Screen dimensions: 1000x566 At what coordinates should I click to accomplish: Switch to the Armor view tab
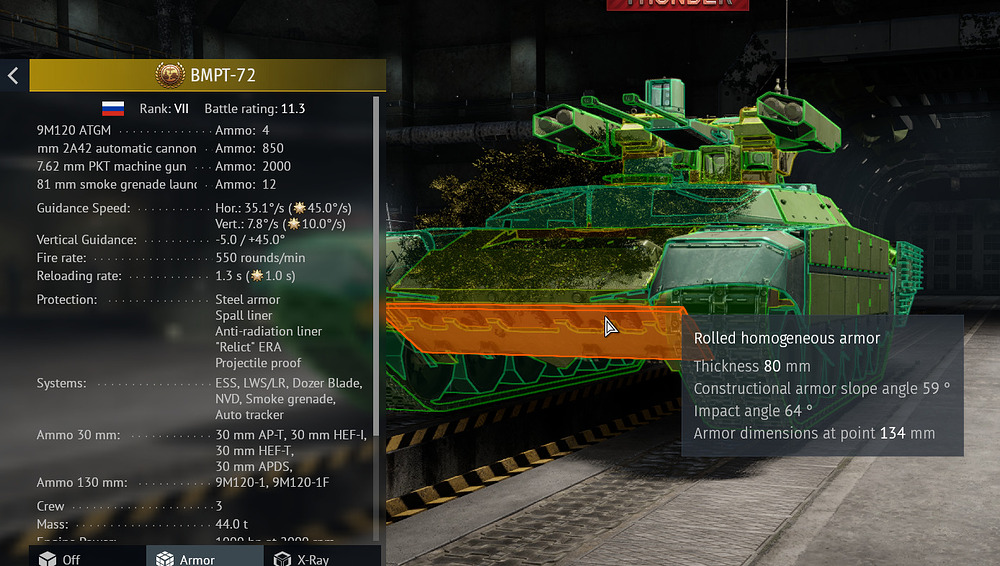(x=186, y=558)
